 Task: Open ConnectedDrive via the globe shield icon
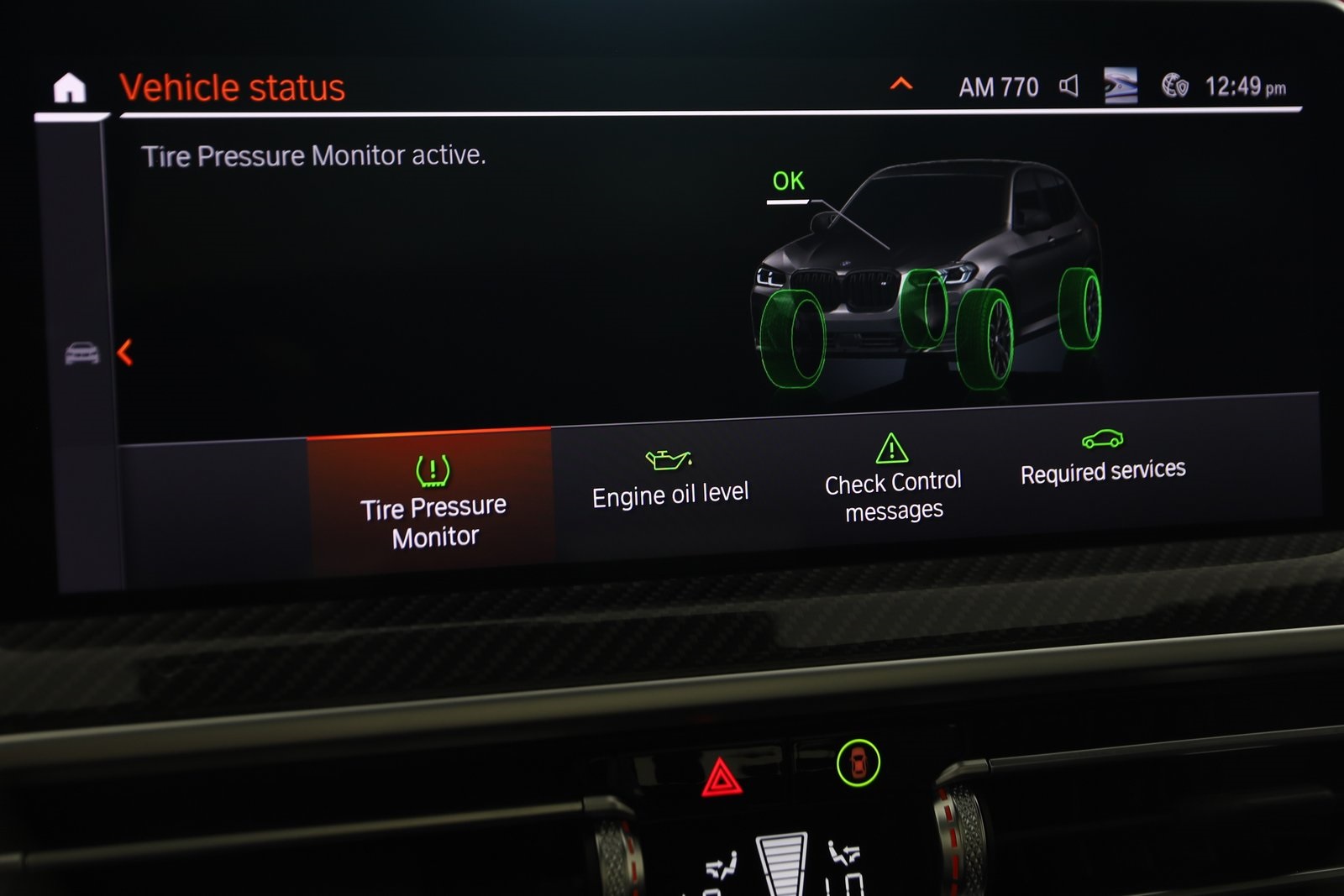[x=1176, y=84]
